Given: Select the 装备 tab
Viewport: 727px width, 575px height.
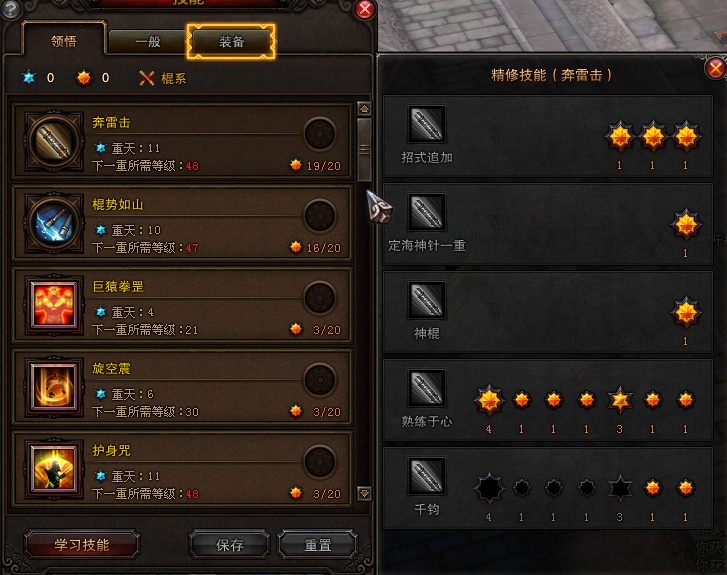Looking at the screenshot, I should (231, 42).
